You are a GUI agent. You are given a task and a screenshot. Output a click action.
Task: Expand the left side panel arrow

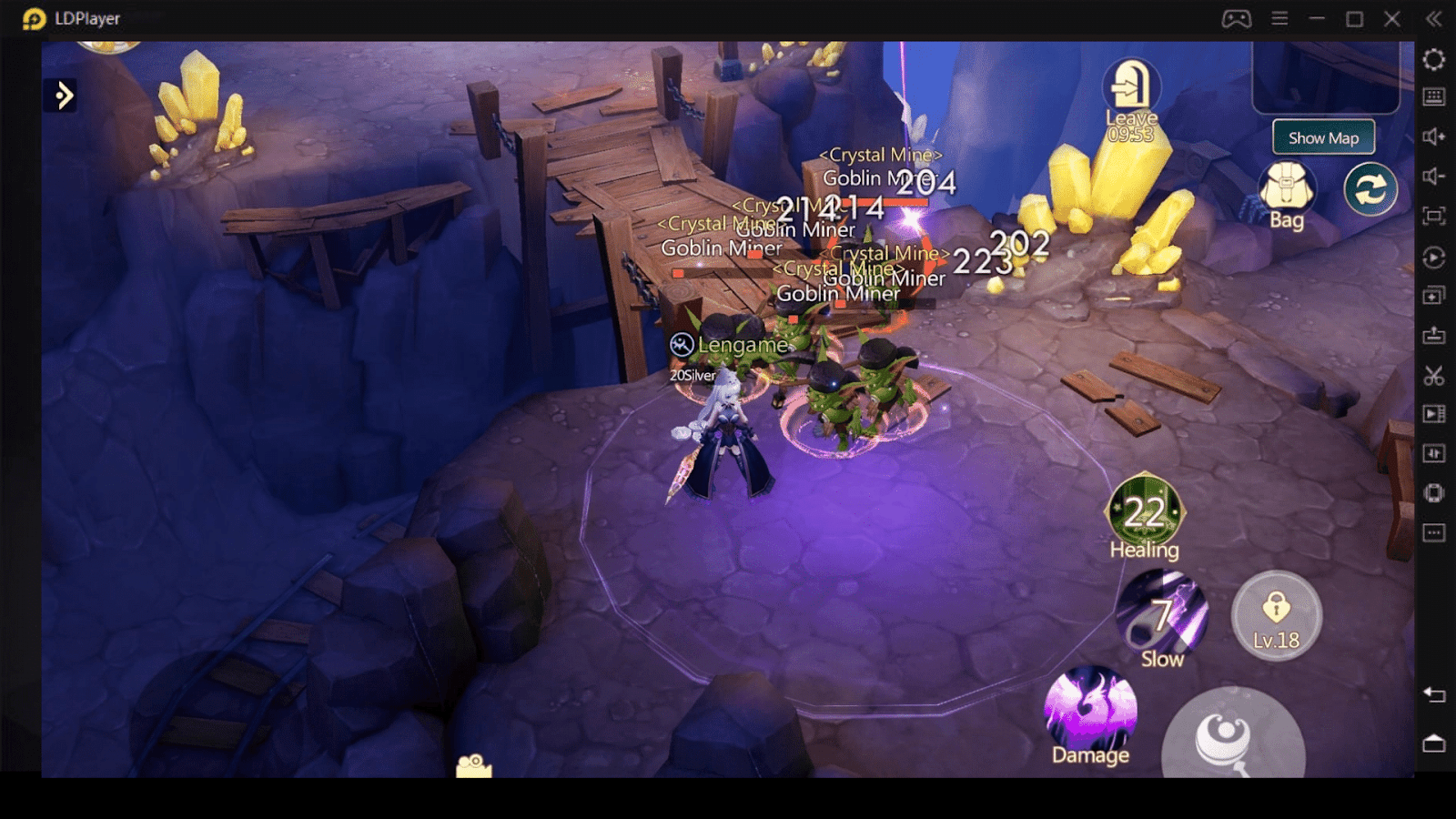coord(63,95)
